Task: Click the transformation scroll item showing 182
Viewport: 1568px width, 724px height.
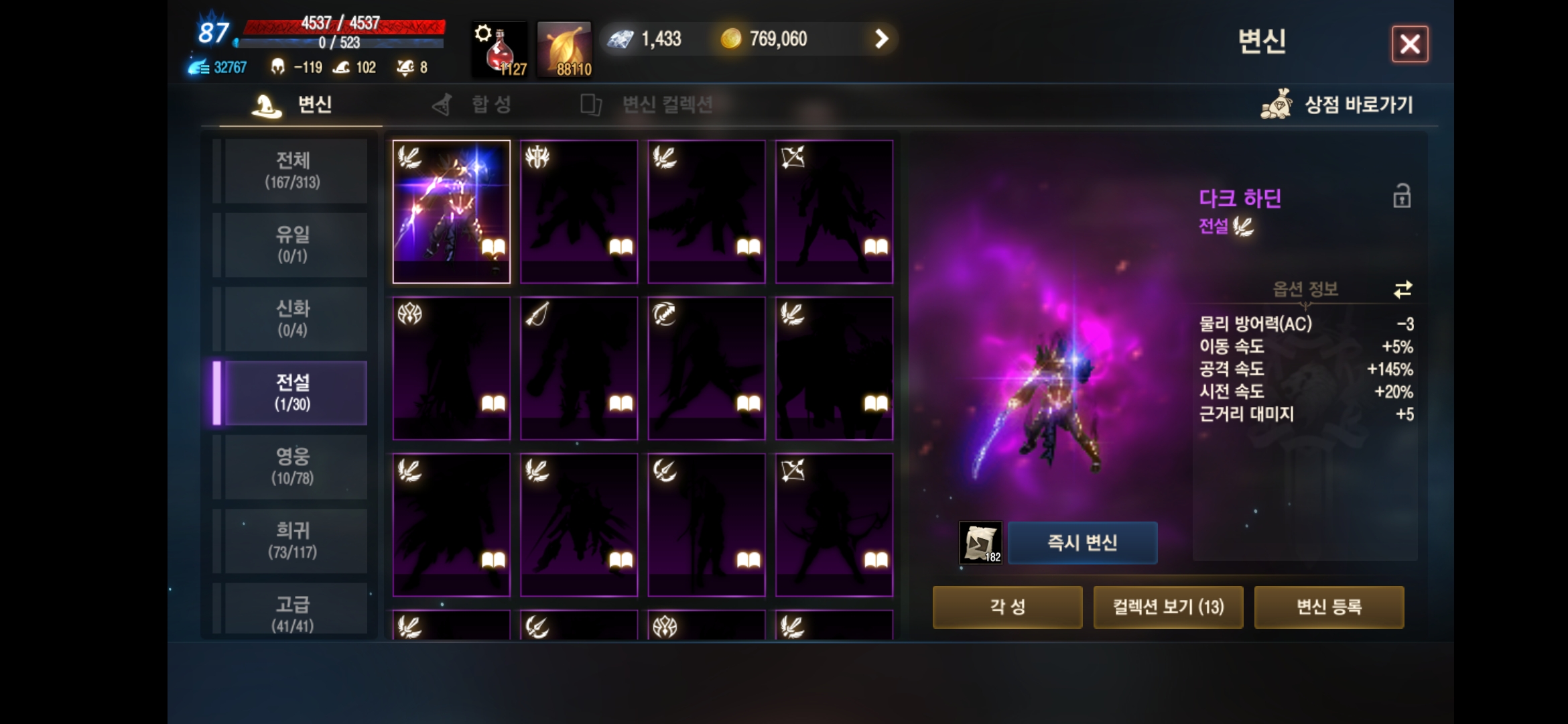Action: point(981,543)
